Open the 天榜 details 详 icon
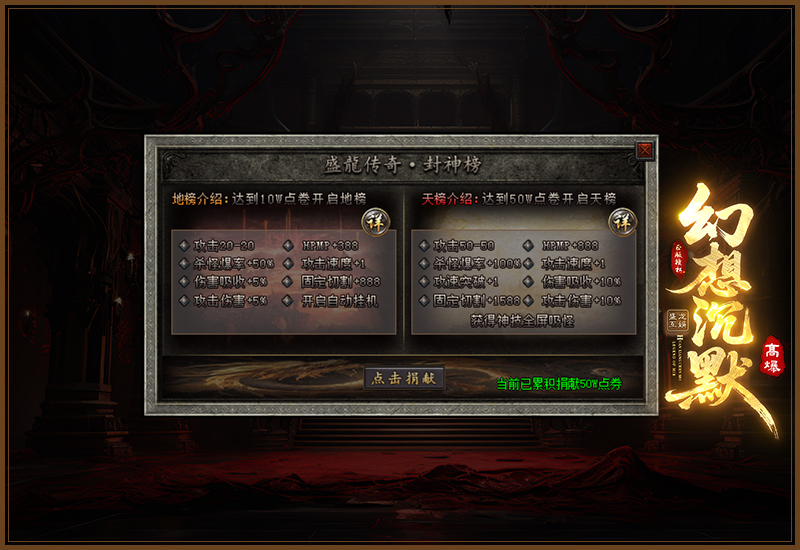The width and height of the screenshot is (800, 550). tap(623, 220)
